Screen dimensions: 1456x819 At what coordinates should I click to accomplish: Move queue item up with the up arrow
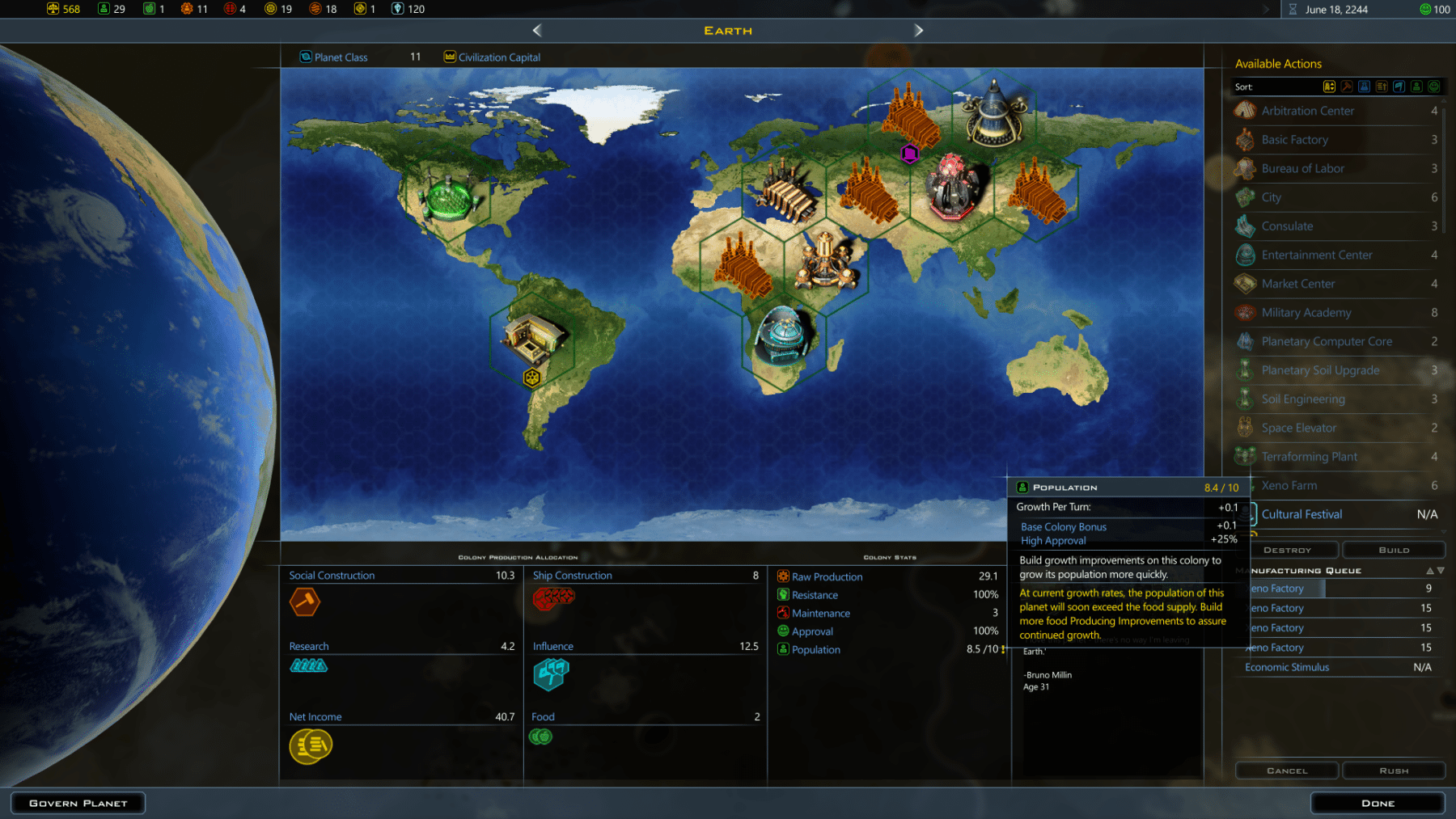(x=1429, y=571)
